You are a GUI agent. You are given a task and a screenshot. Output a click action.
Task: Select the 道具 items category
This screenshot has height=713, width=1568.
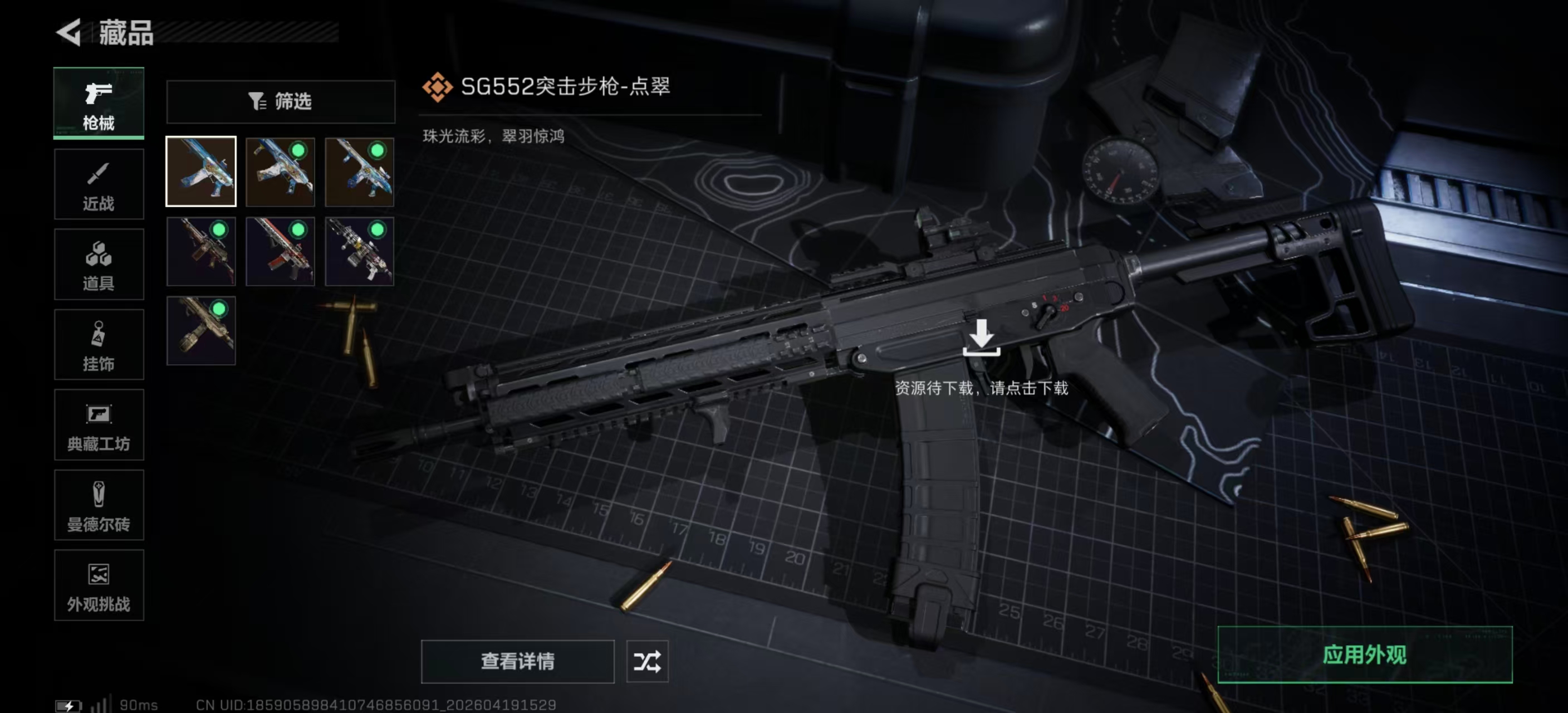[99, 264]
